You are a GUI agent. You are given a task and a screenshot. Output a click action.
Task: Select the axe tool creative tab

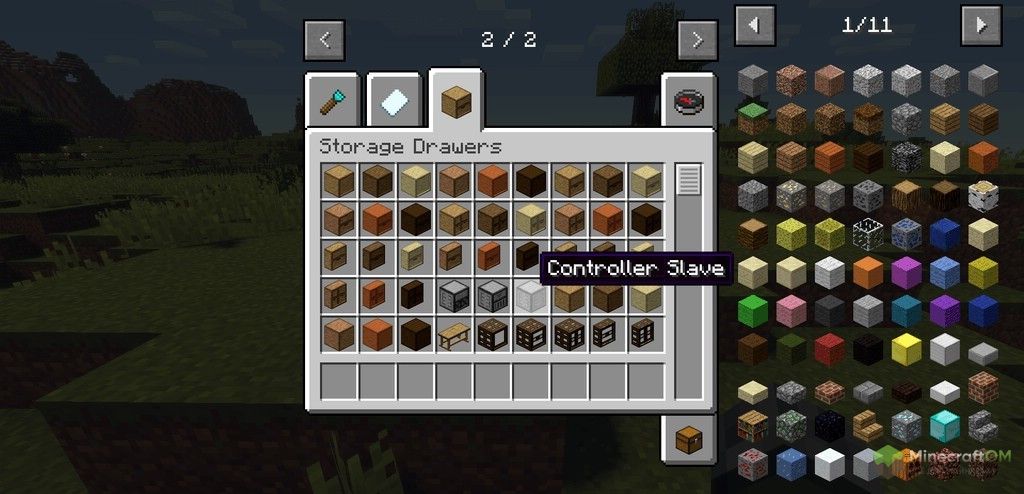[x=333, y=101]
